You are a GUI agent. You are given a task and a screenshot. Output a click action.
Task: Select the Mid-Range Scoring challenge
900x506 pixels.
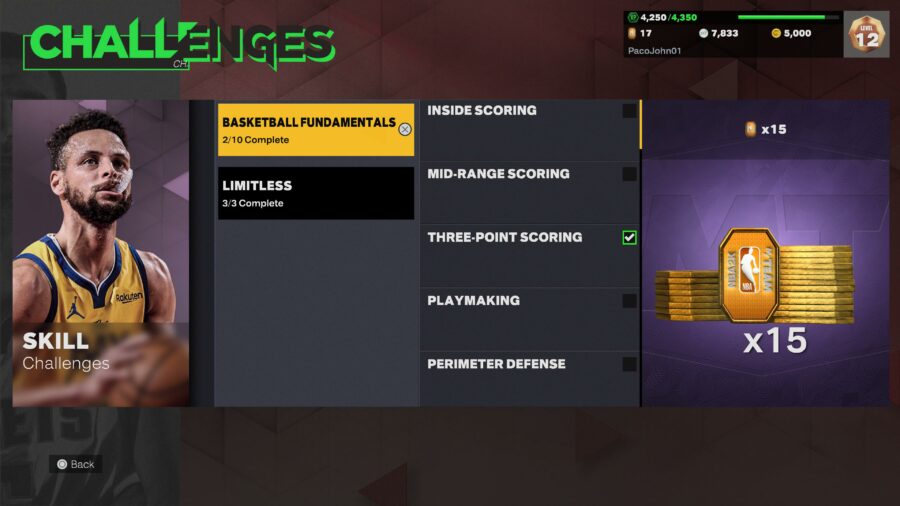pyautogui.click(x=529, y=192)
